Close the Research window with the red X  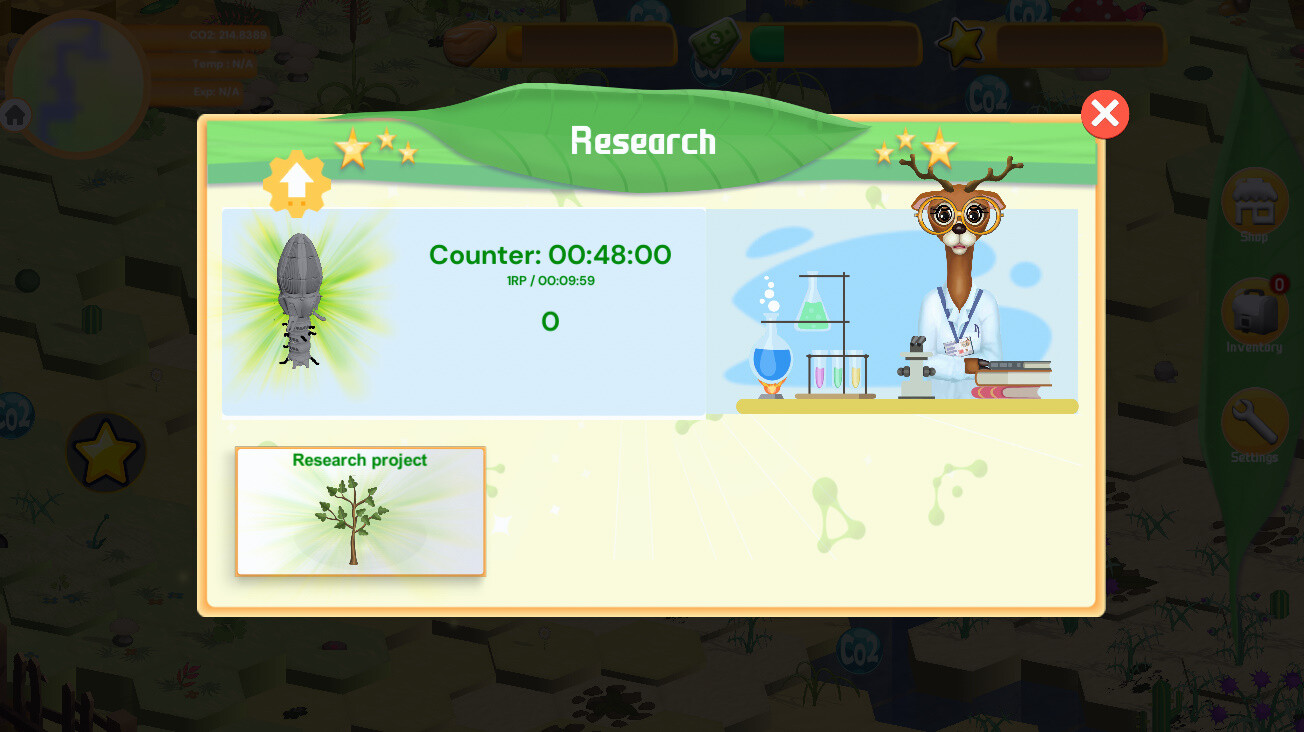(x=1104, y=114)
